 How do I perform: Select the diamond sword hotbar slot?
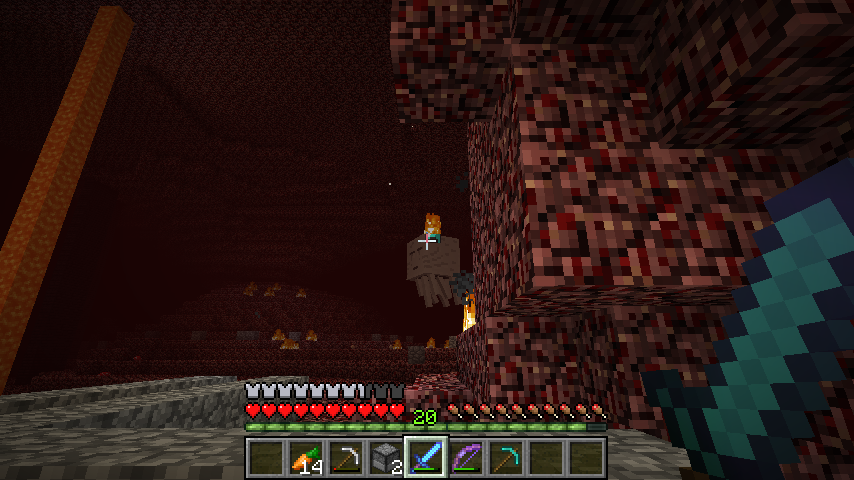[x=424, y=458]
